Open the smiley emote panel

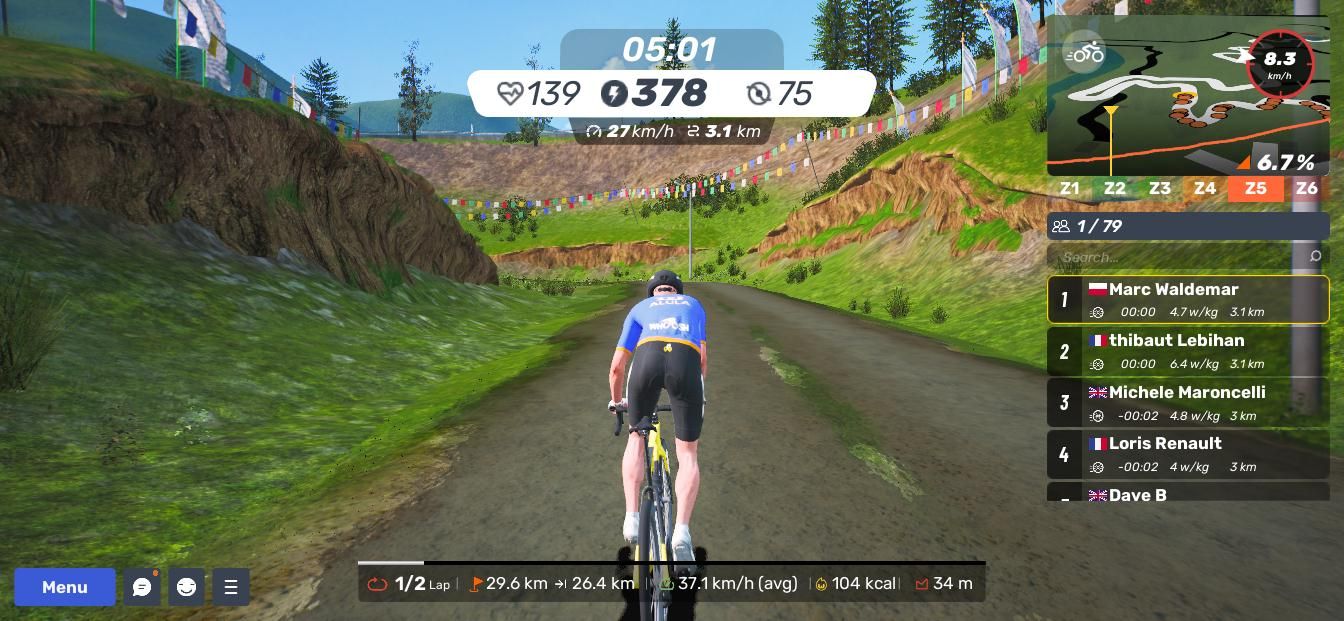pos(186,587)
